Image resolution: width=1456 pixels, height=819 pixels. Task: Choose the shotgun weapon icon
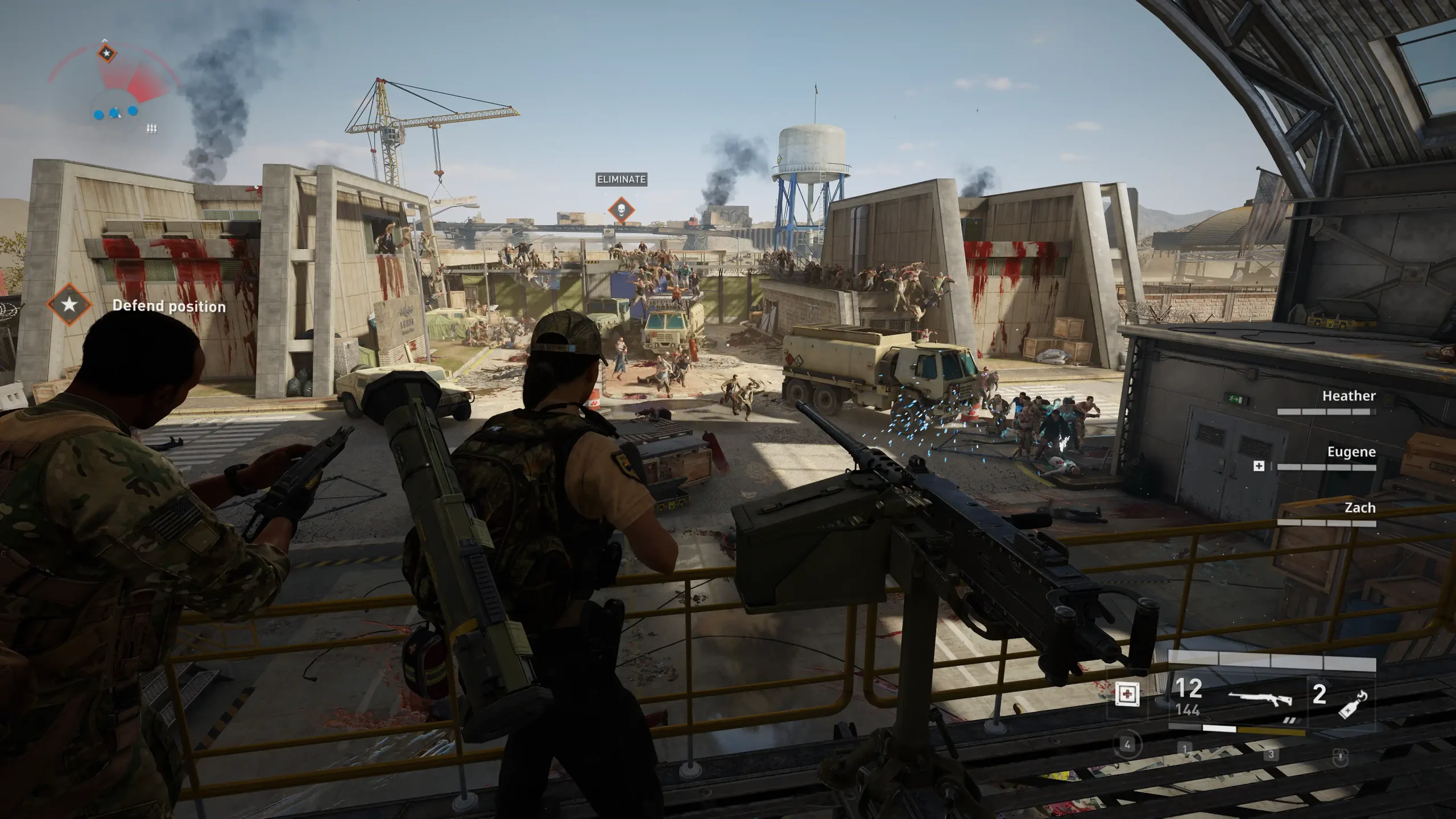coord(1260,698)
